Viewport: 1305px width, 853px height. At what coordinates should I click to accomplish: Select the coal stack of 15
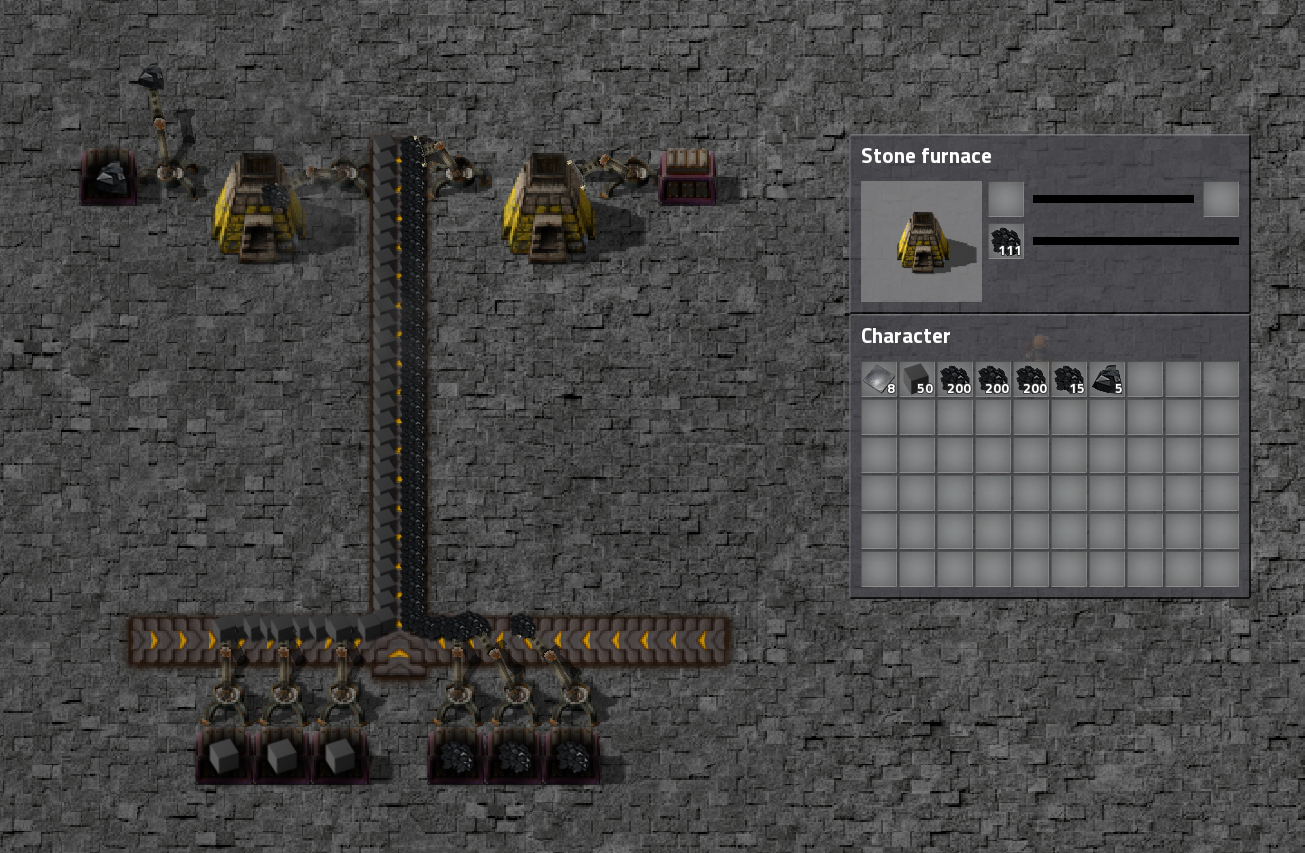[1069, 380]
